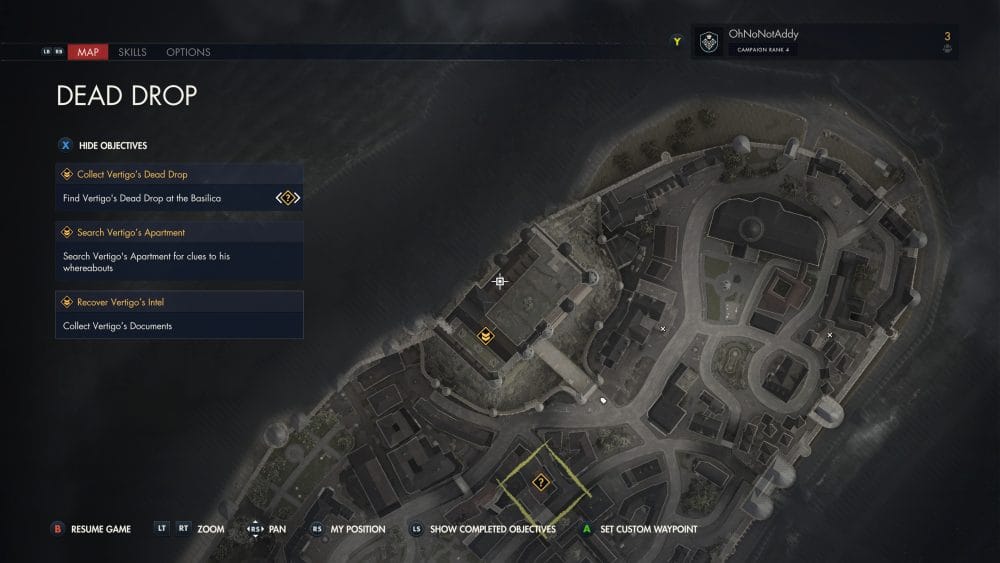Select the Recover Vertigo's Intel objective
This screenshot has width=1000, height=563.
pos(180,302)
